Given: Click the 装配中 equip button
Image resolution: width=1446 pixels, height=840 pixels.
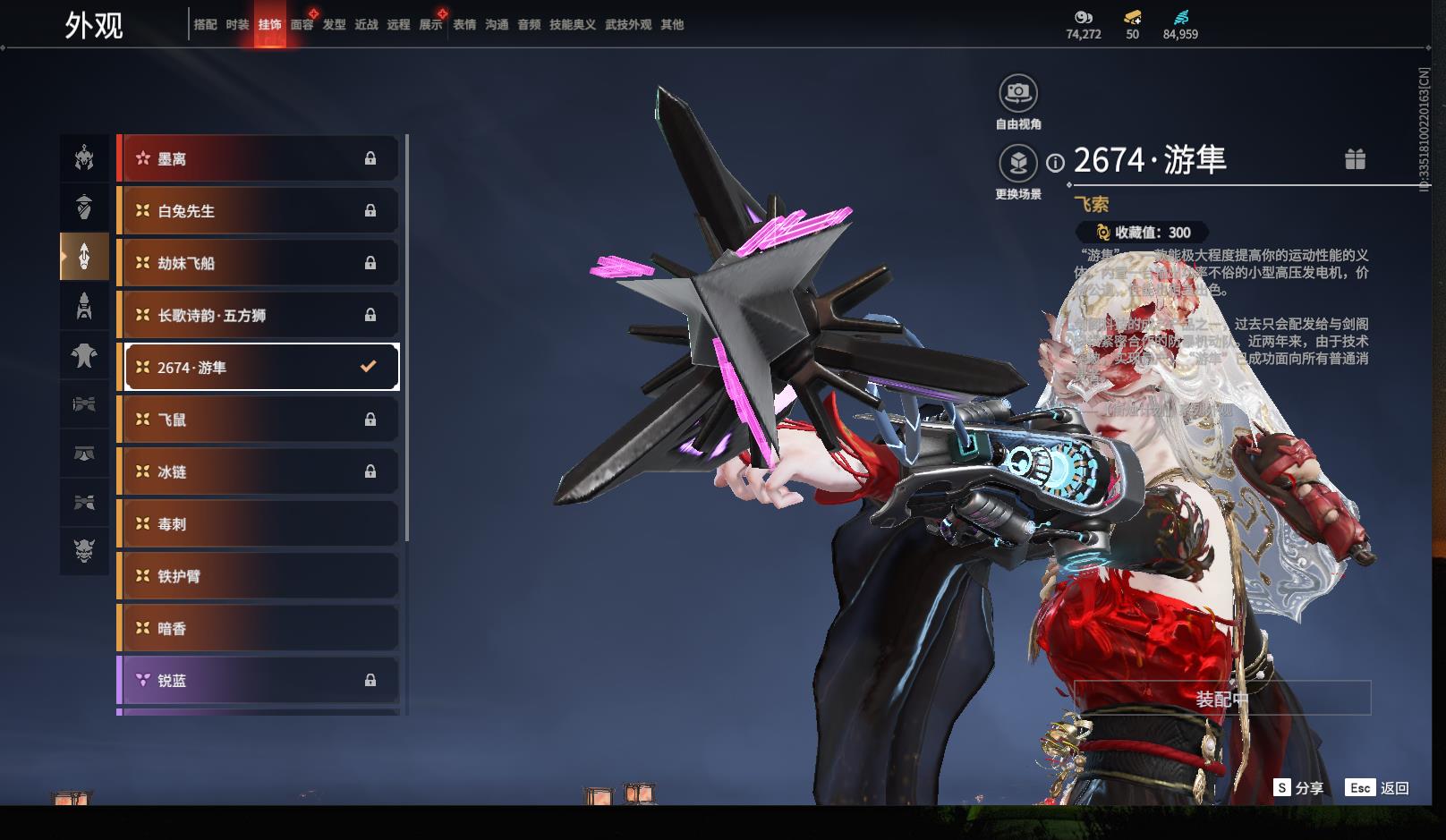Looking at the screenshot, I should [x=1222, y=699].
